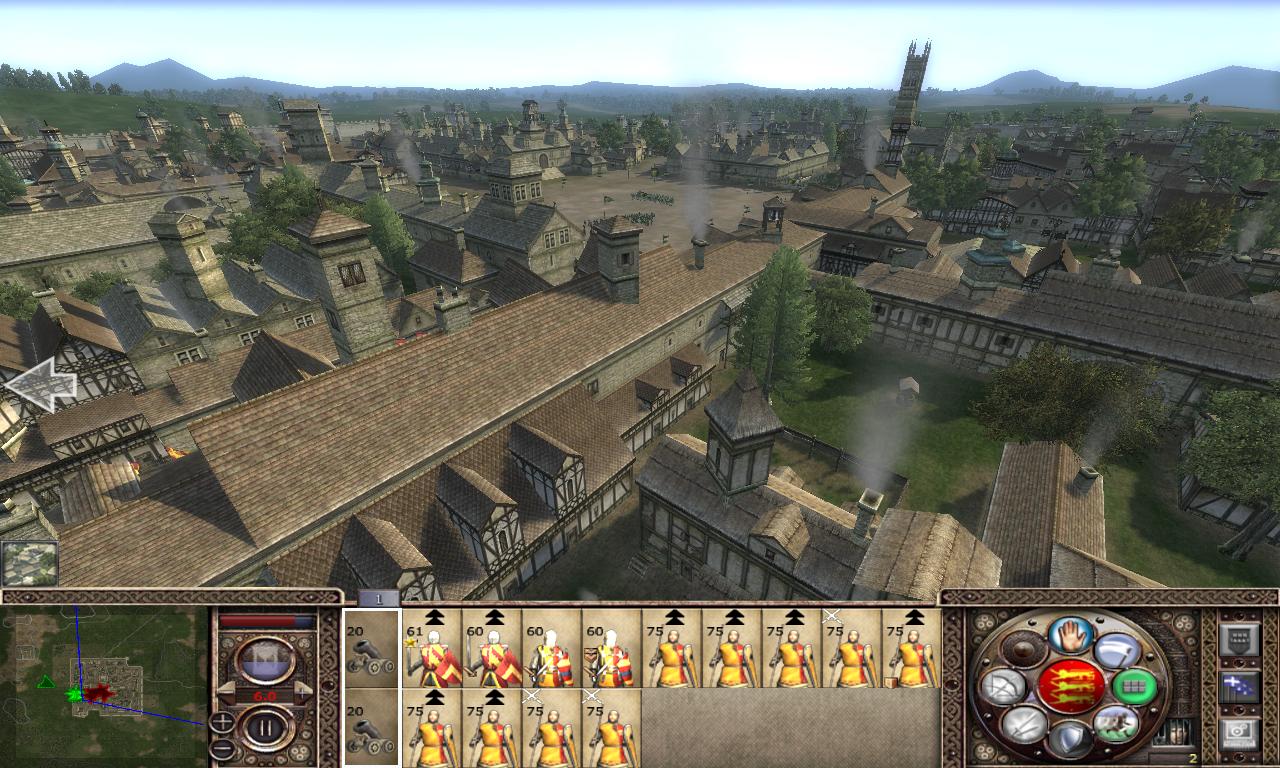Select the group 1 tab above unit cards
The height and width of the screenshot is (768, 1280).
[x=379, y=598]
